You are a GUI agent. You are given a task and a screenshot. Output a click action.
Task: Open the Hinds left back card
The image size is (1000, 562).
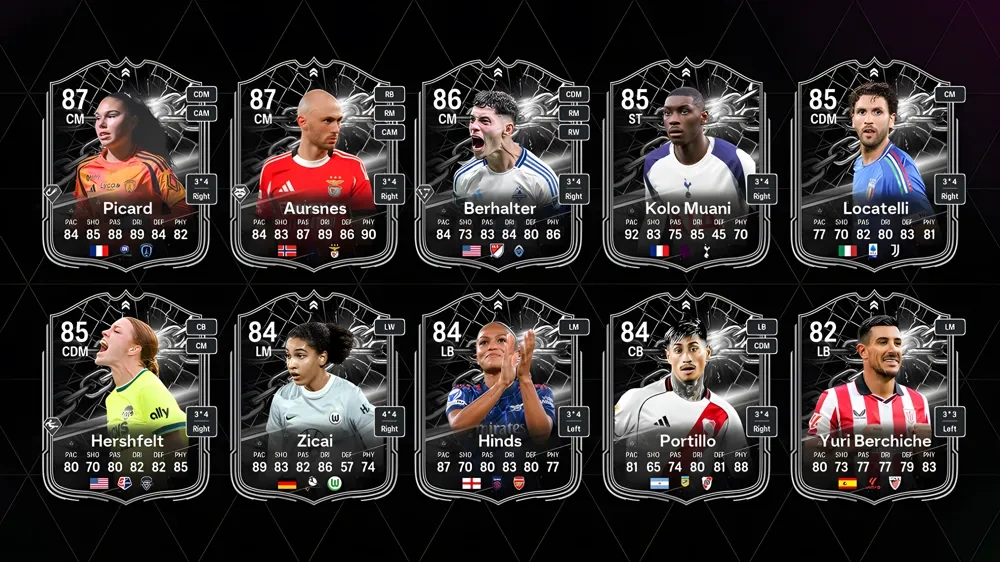point(500,397)
